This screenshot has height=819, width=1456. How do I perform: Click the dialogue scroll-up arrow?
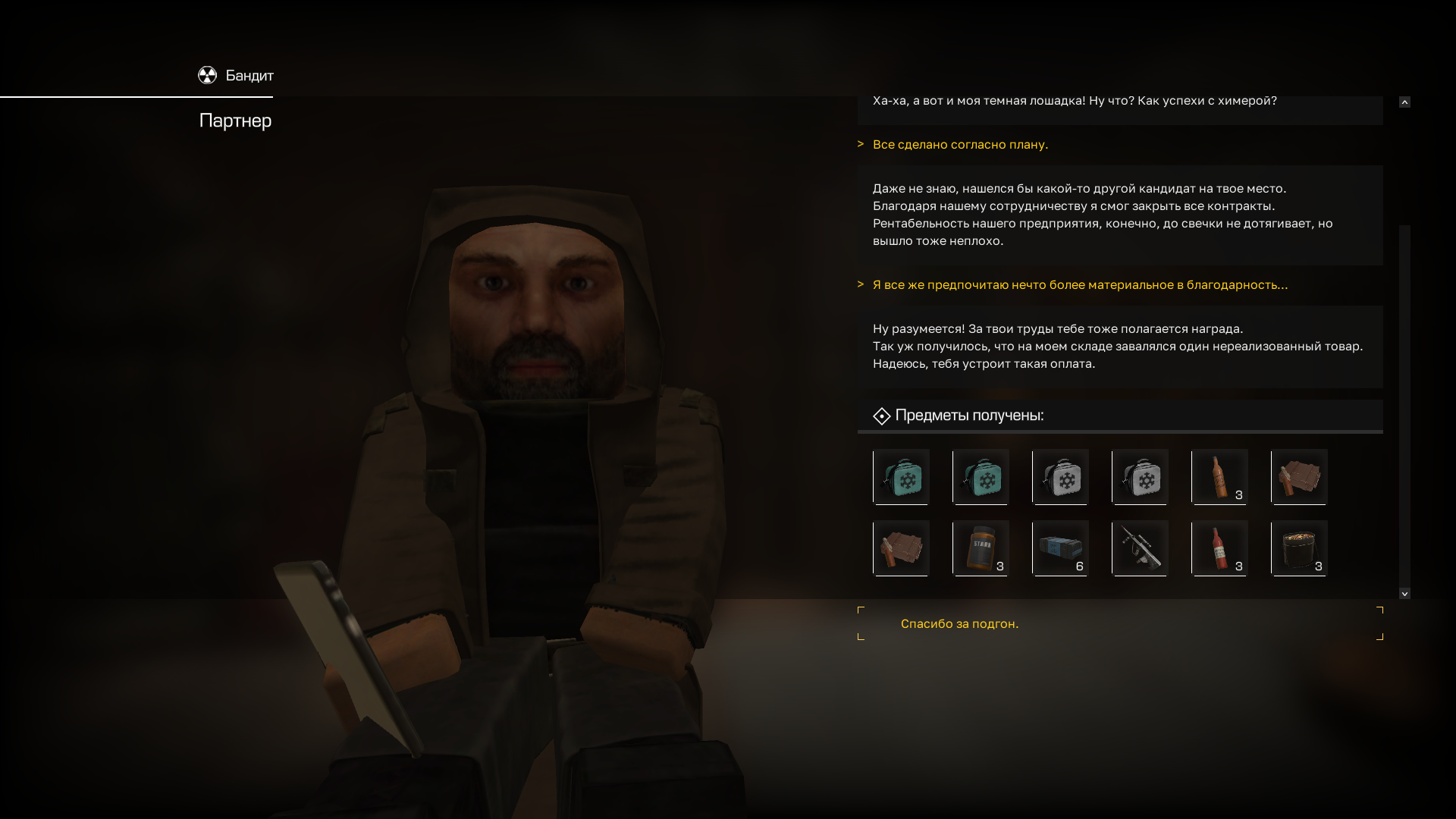point(1404,102)
